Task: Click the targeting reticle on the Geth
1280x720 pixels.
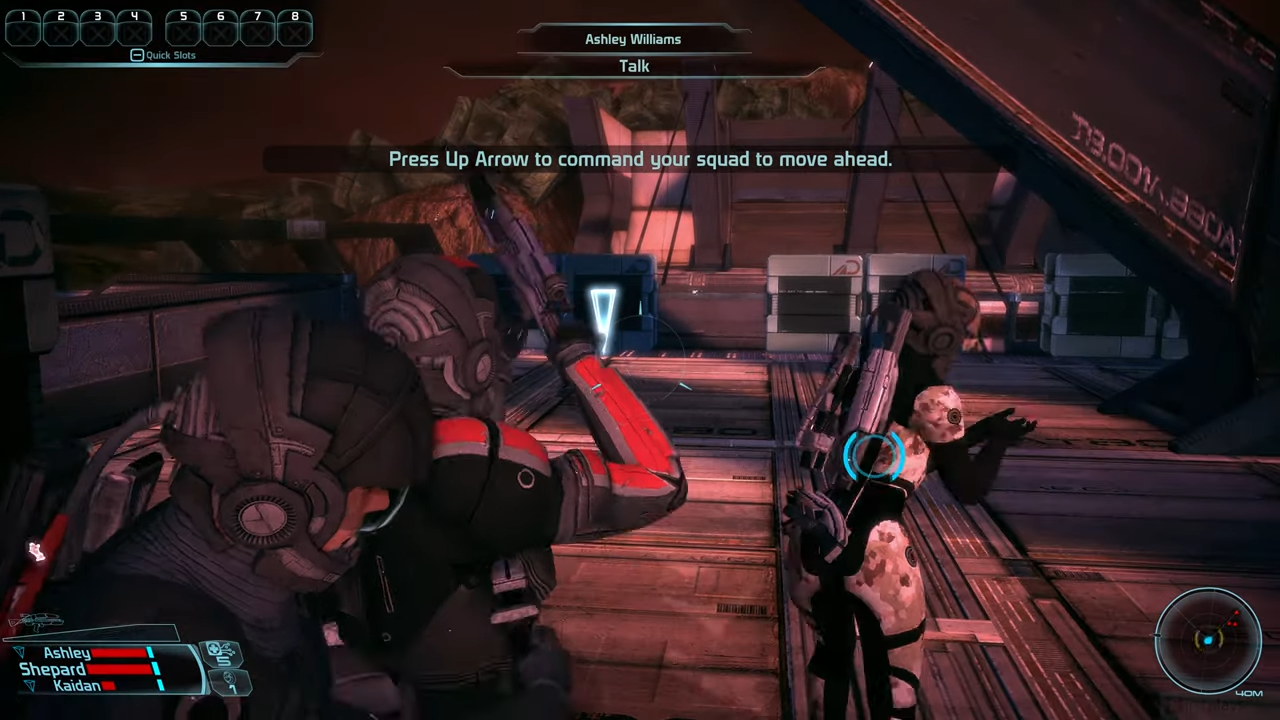Action: (873, 457)
